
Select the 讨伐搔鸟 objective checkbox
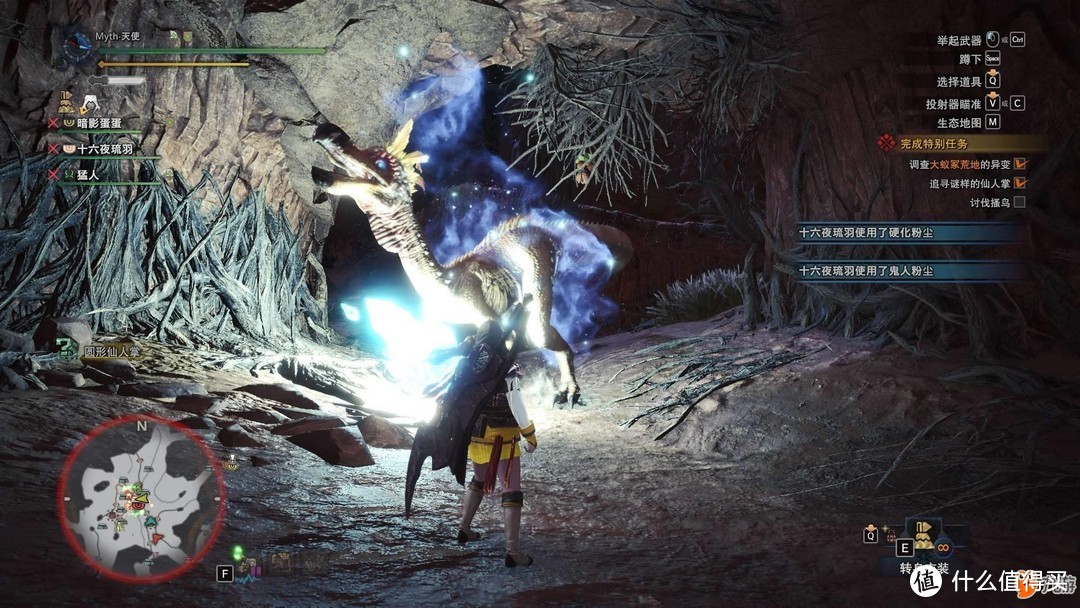pos(1019,202)
